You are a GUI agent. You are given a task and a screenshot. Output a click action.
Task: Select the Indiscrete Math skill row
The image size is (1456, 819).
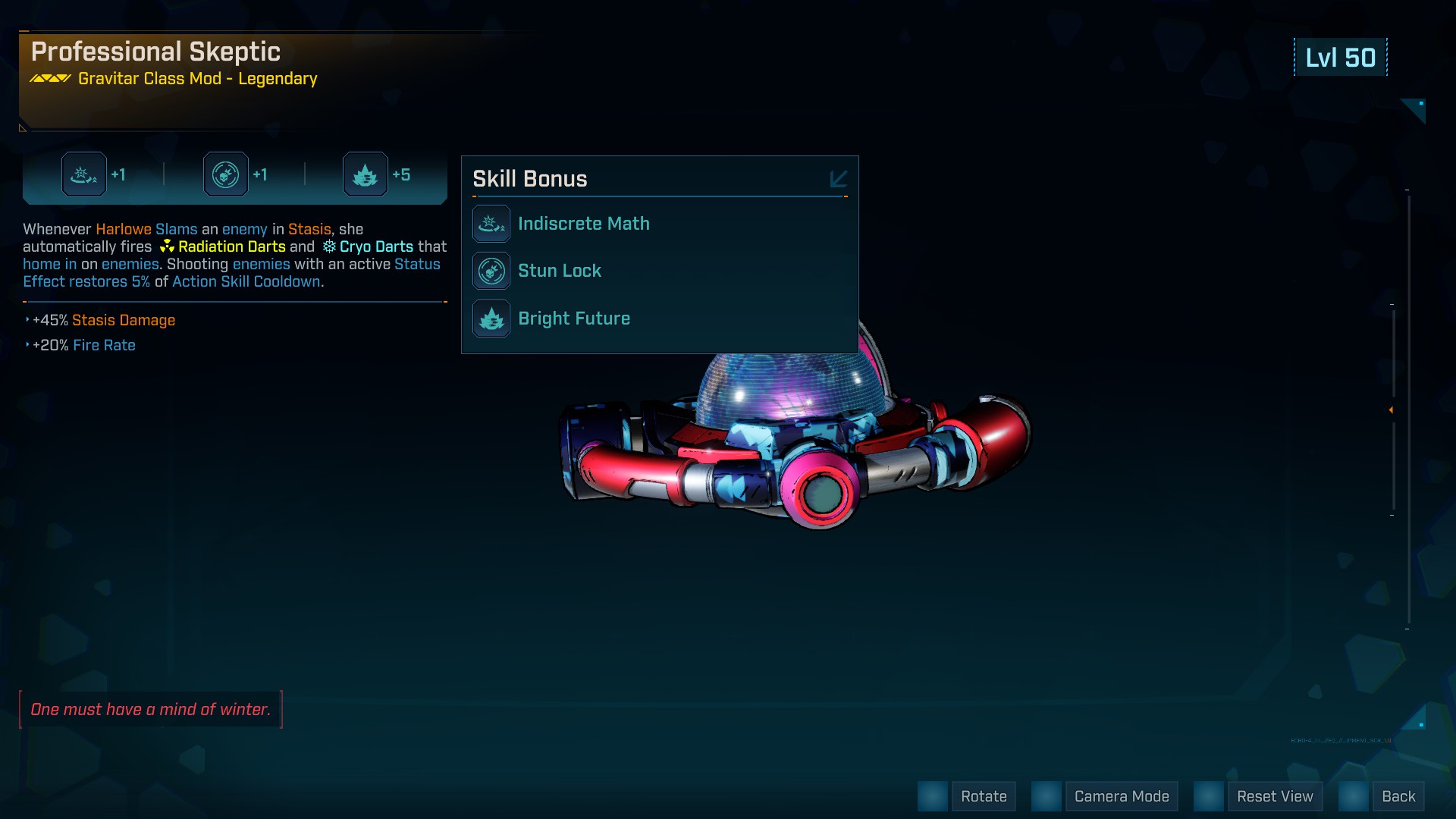click(x=583, y=224)
